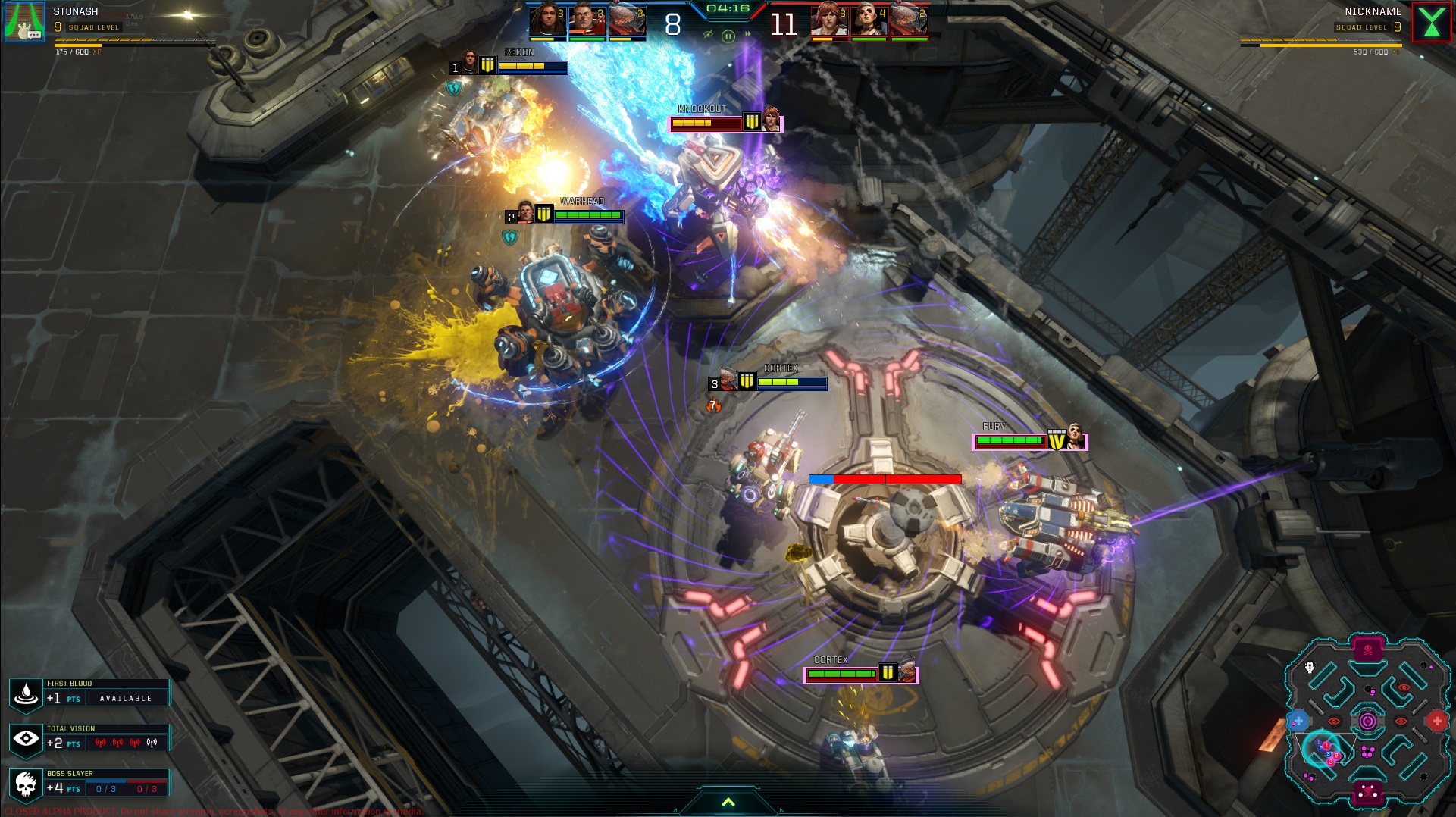
Task: Jump to the blue base on minimap
Action: [x=1298, y=721]
